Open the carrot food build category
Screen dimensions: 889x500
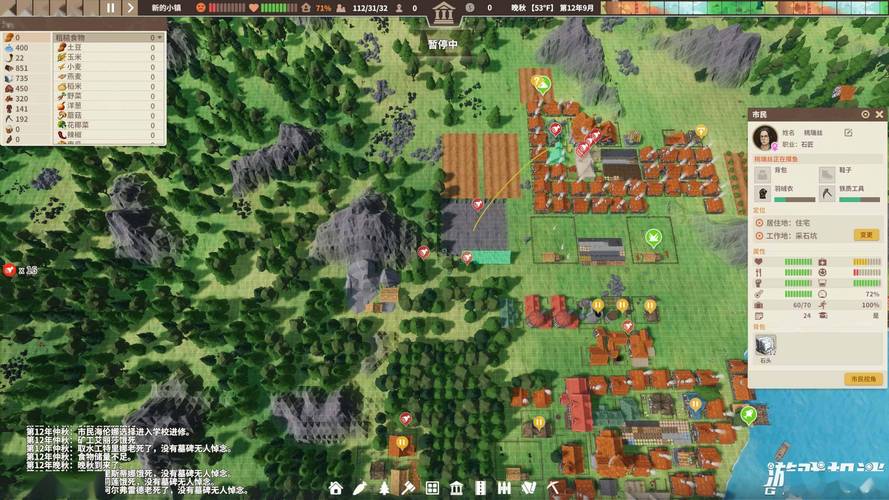pyautogui.click(x=360, y=488)
